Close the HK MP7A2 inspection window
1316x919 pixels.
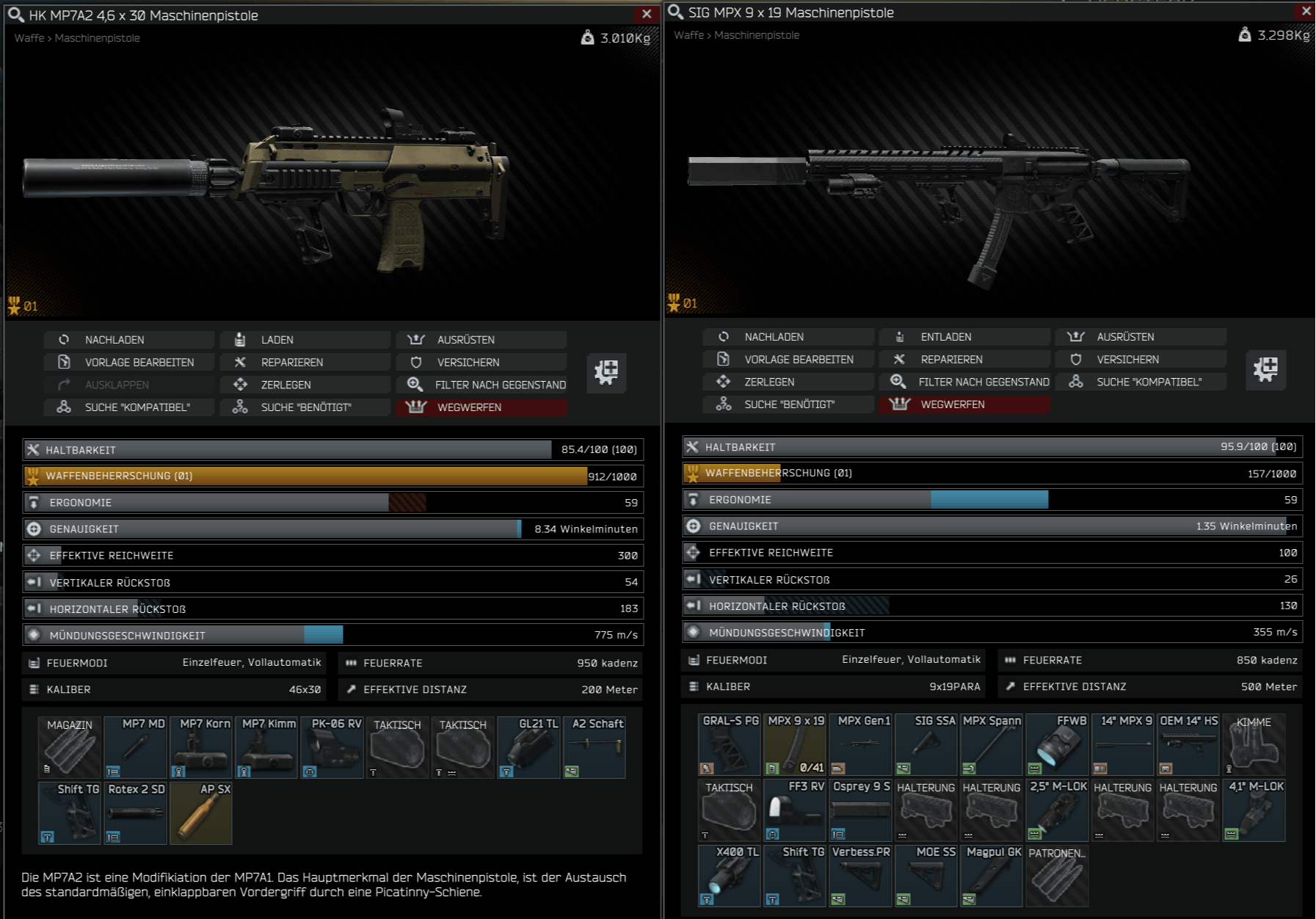click(646, 14)
